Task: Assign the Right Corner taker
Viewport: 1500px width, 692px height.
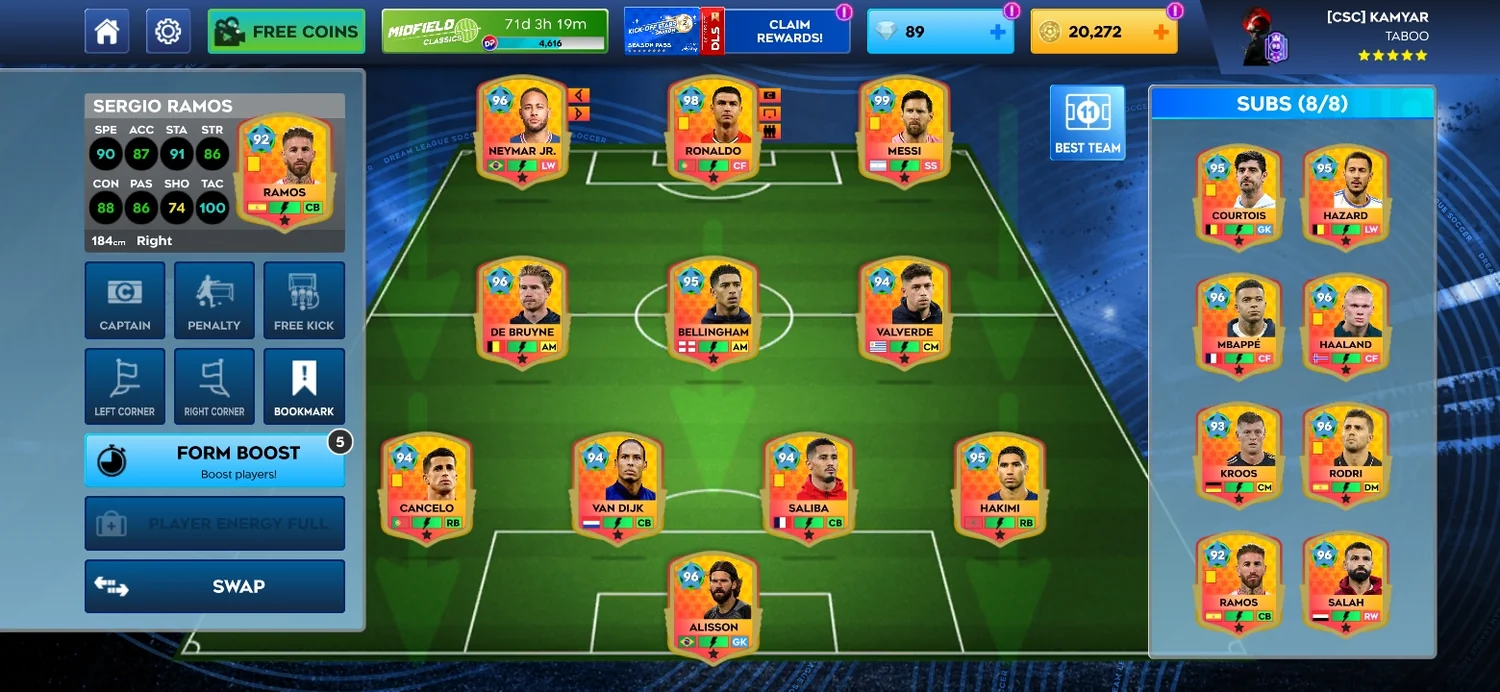Action: 214,387
